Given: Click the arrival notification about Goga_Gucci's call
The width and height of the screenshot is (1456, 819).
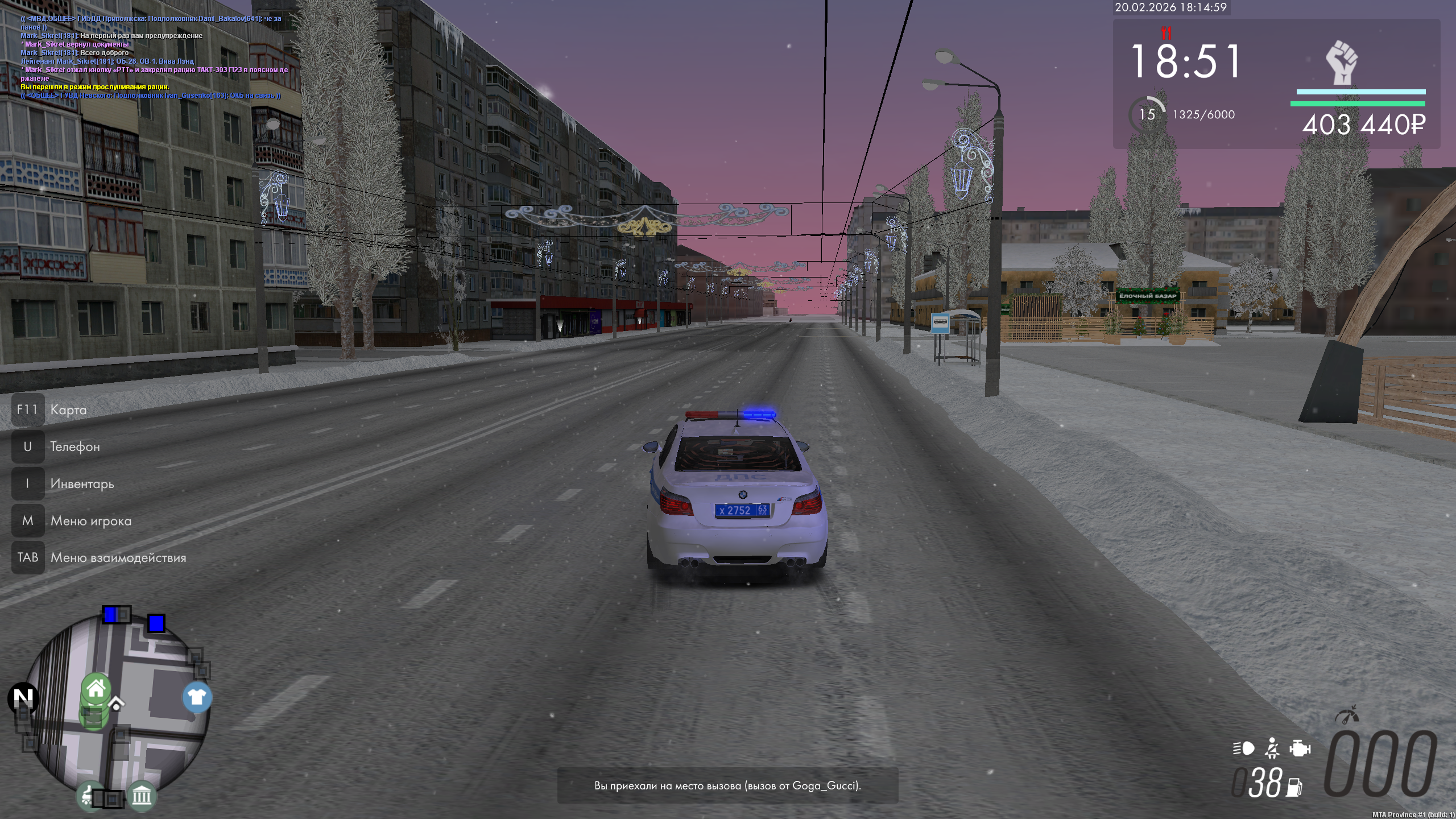Looking at the screenshot, I should 727,785.
